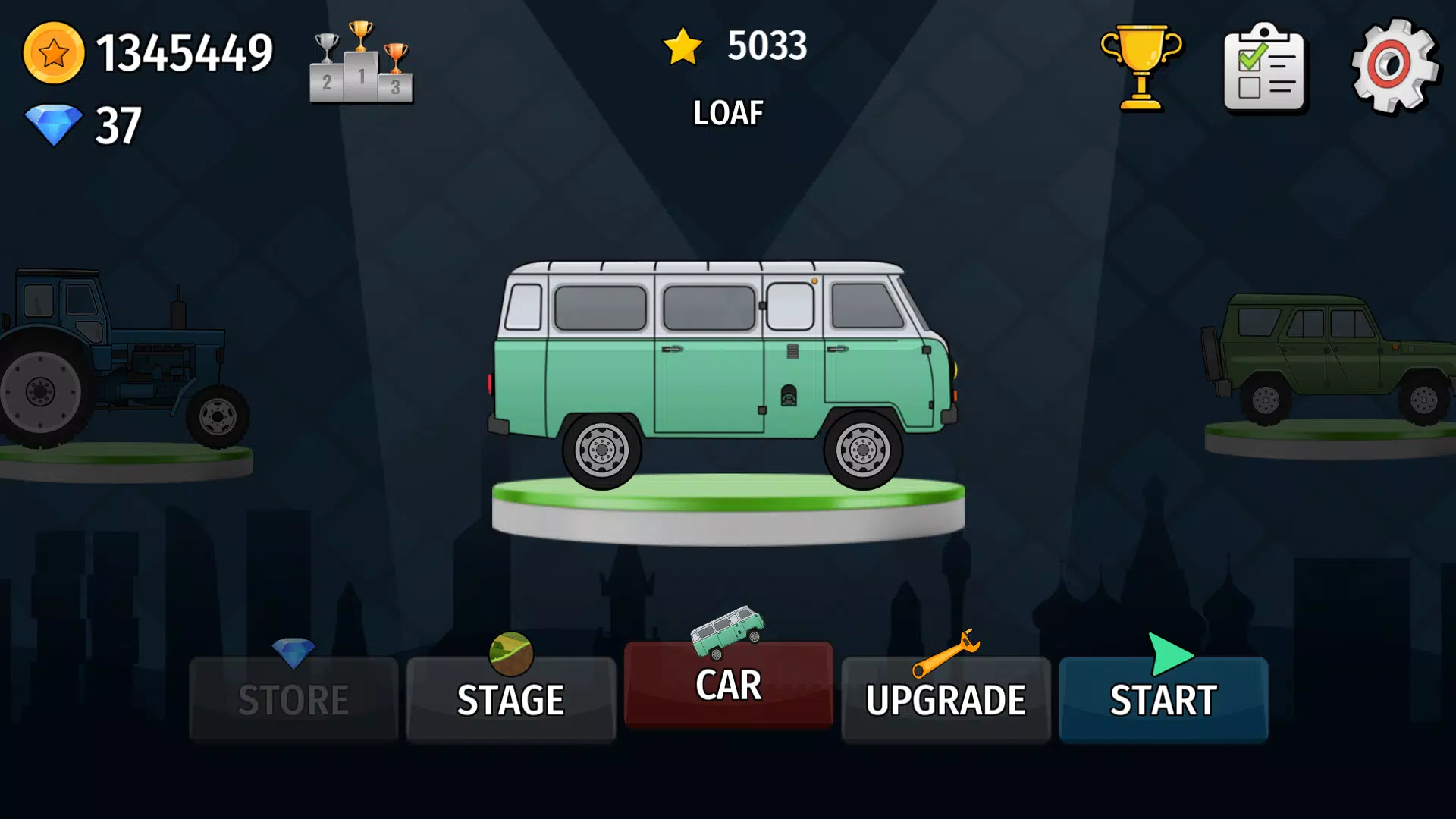Click the gem icon above STORE
The width and height of the screenshot is (1456, 819).
pos(293,654)
